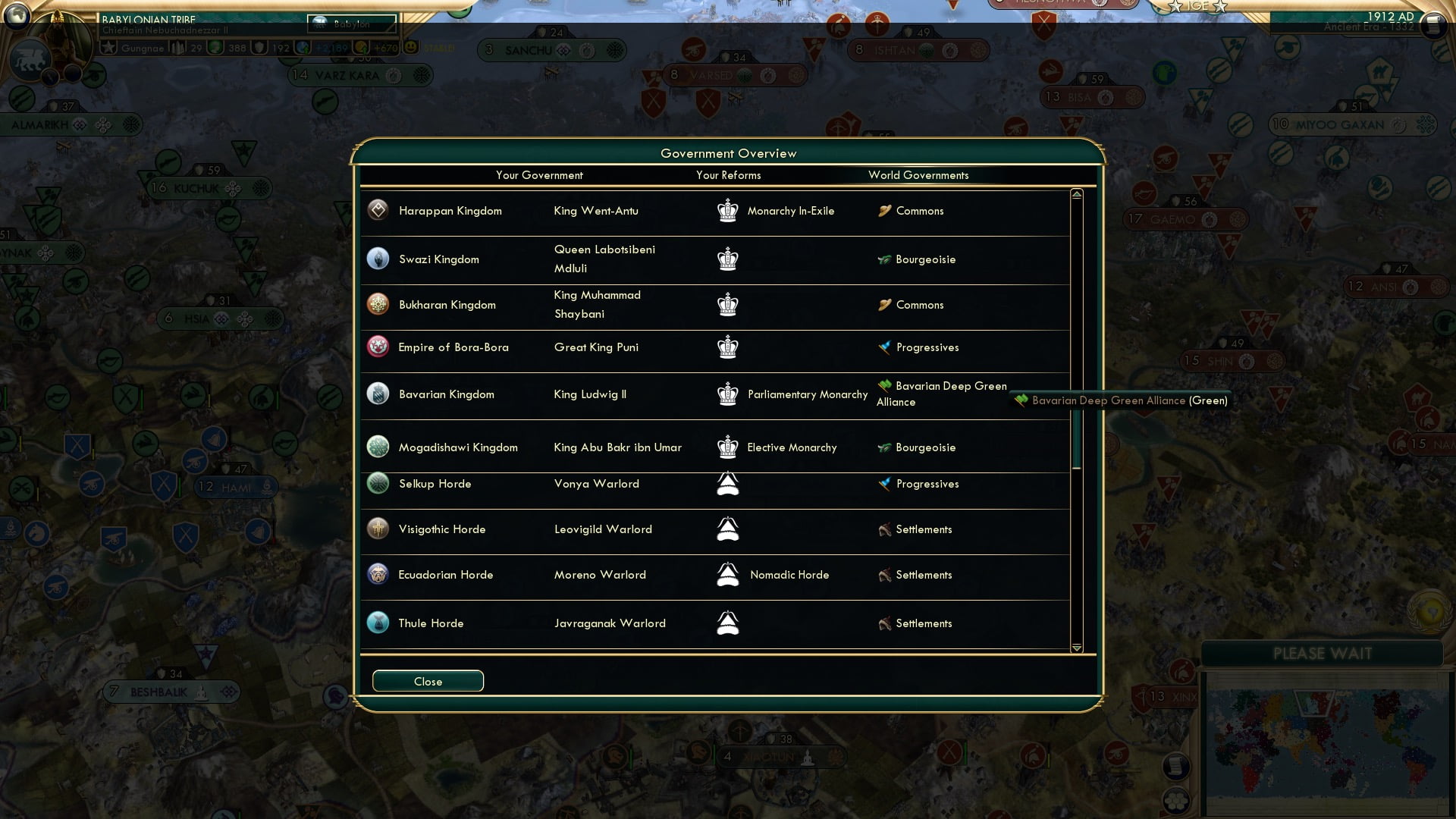Viewport: 1456px width, 819px height.
Task: Select the Harappan Kingdom civilization icon
Action: click(x=377, y=211)
